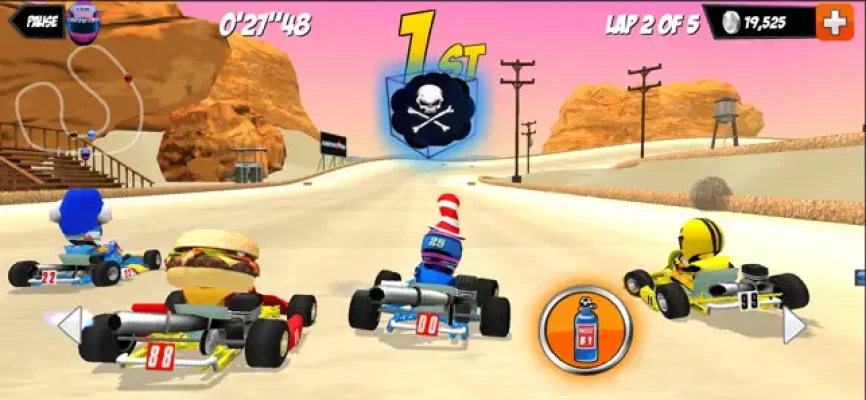Steer right with the right arrow
Image resolution: width=866 pixels, height=400 pixels.
tap(792, 325)
